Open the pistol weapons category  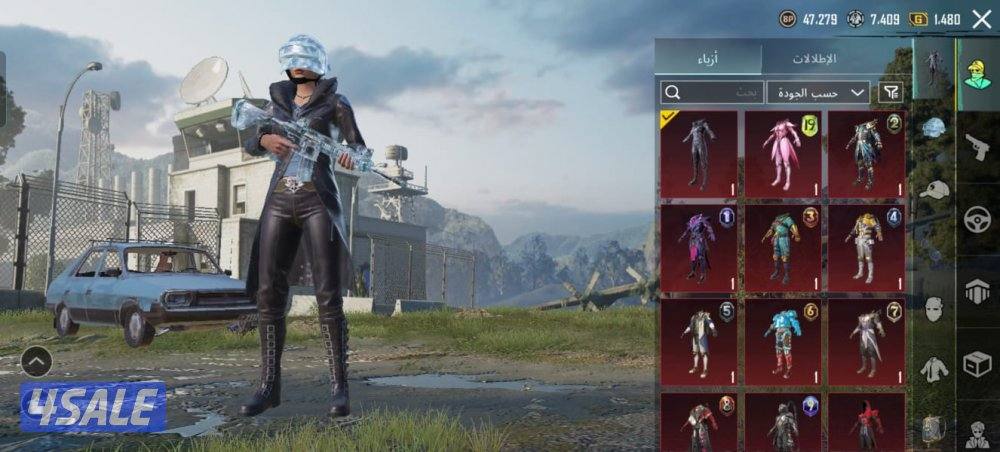click(x=977, y=148)
